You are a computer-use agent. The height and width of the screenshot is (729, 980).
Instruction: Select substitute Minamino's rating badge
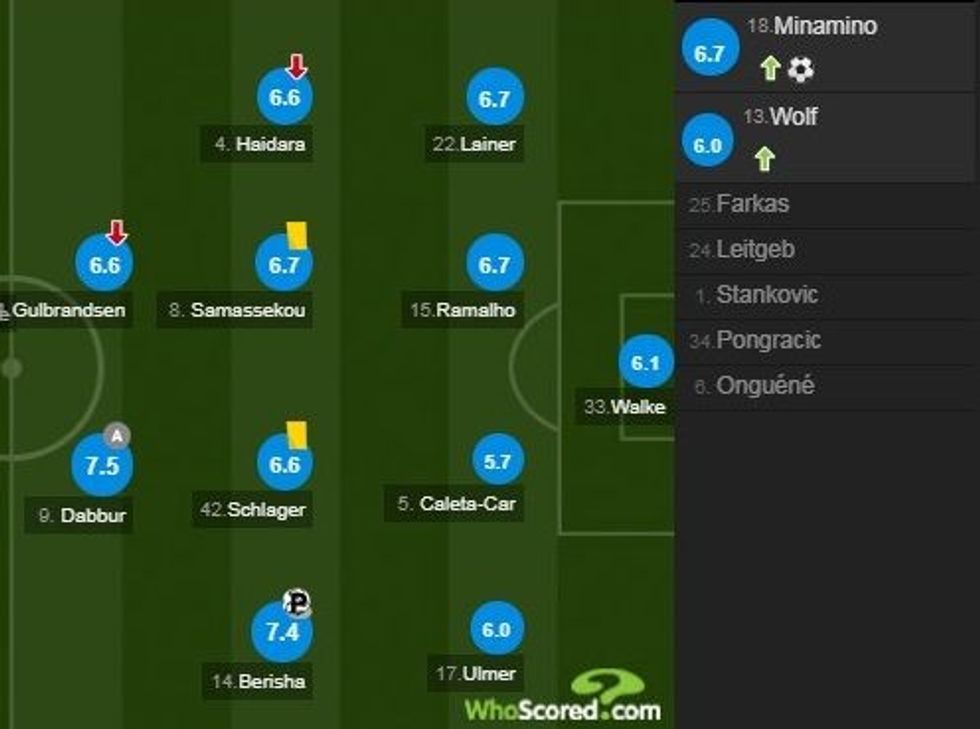click(709, 53)
